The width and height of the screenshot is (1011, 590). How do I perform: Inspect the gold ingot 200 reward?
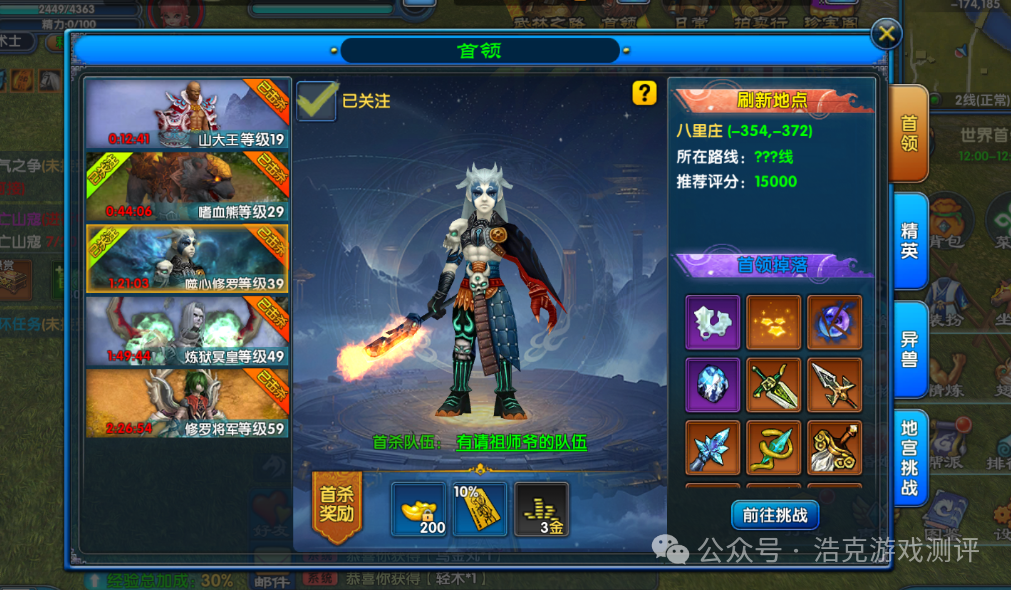coord(419,510)
